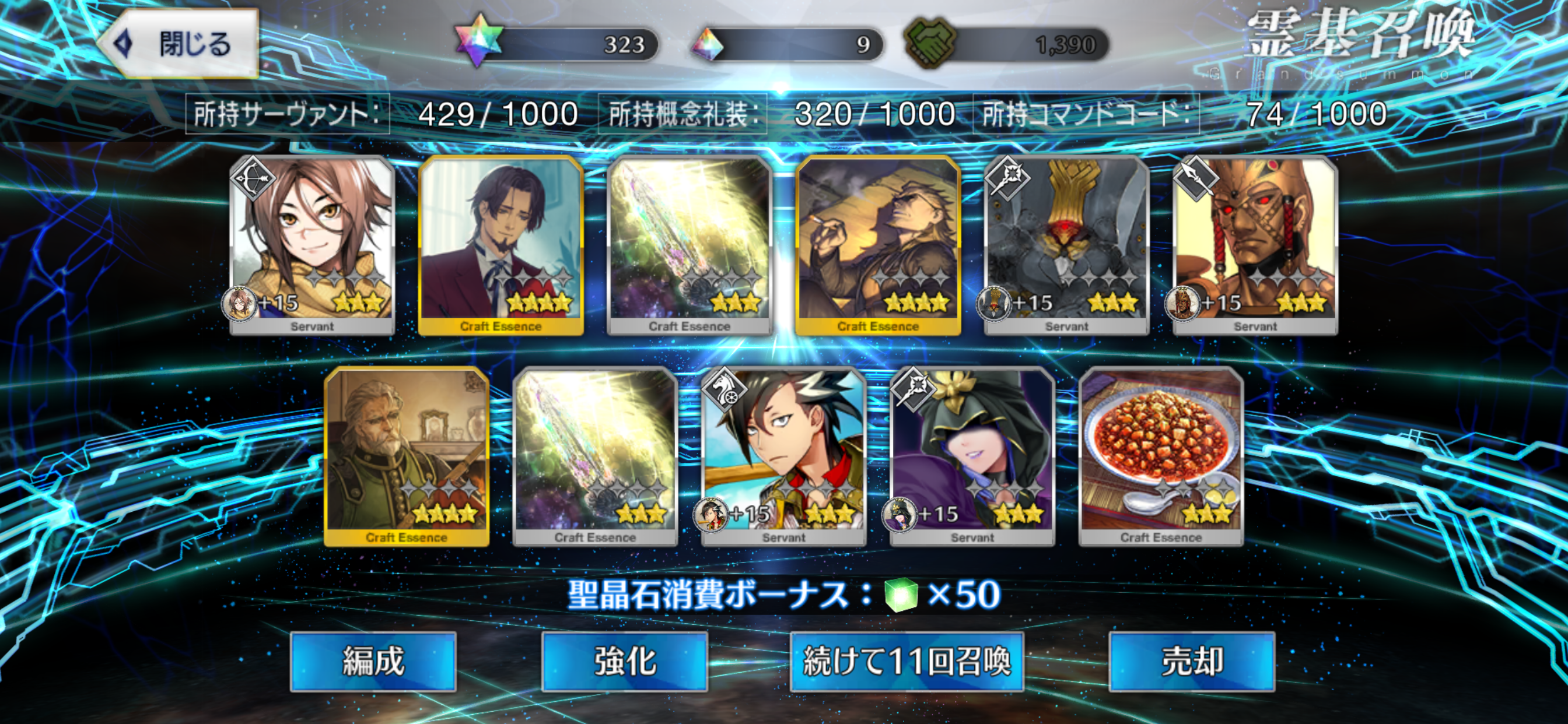
Task: Open the 売却 sell menu
Action: click(1191, 661)
